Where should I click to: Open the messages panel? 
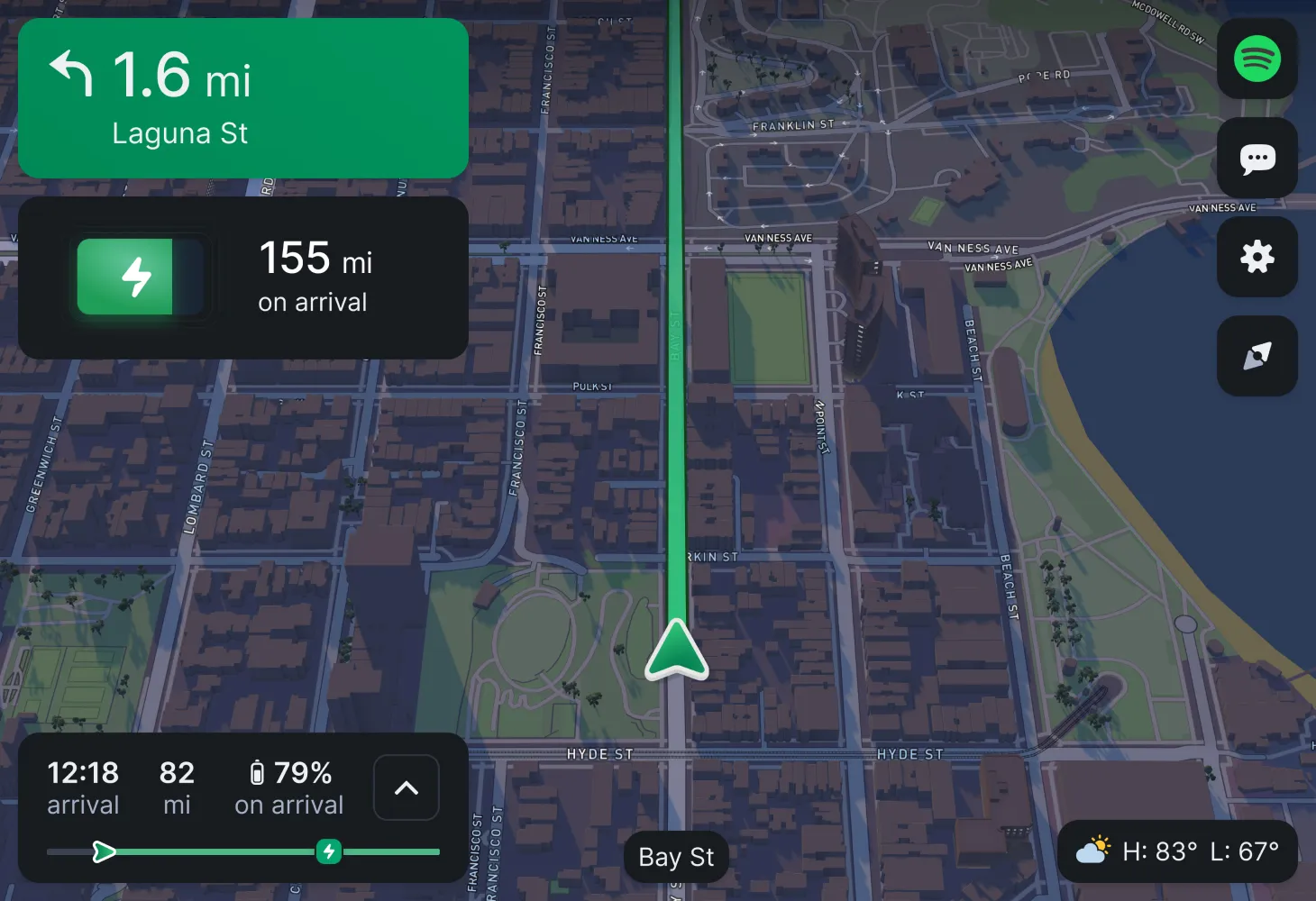(x=1257, y=159)
